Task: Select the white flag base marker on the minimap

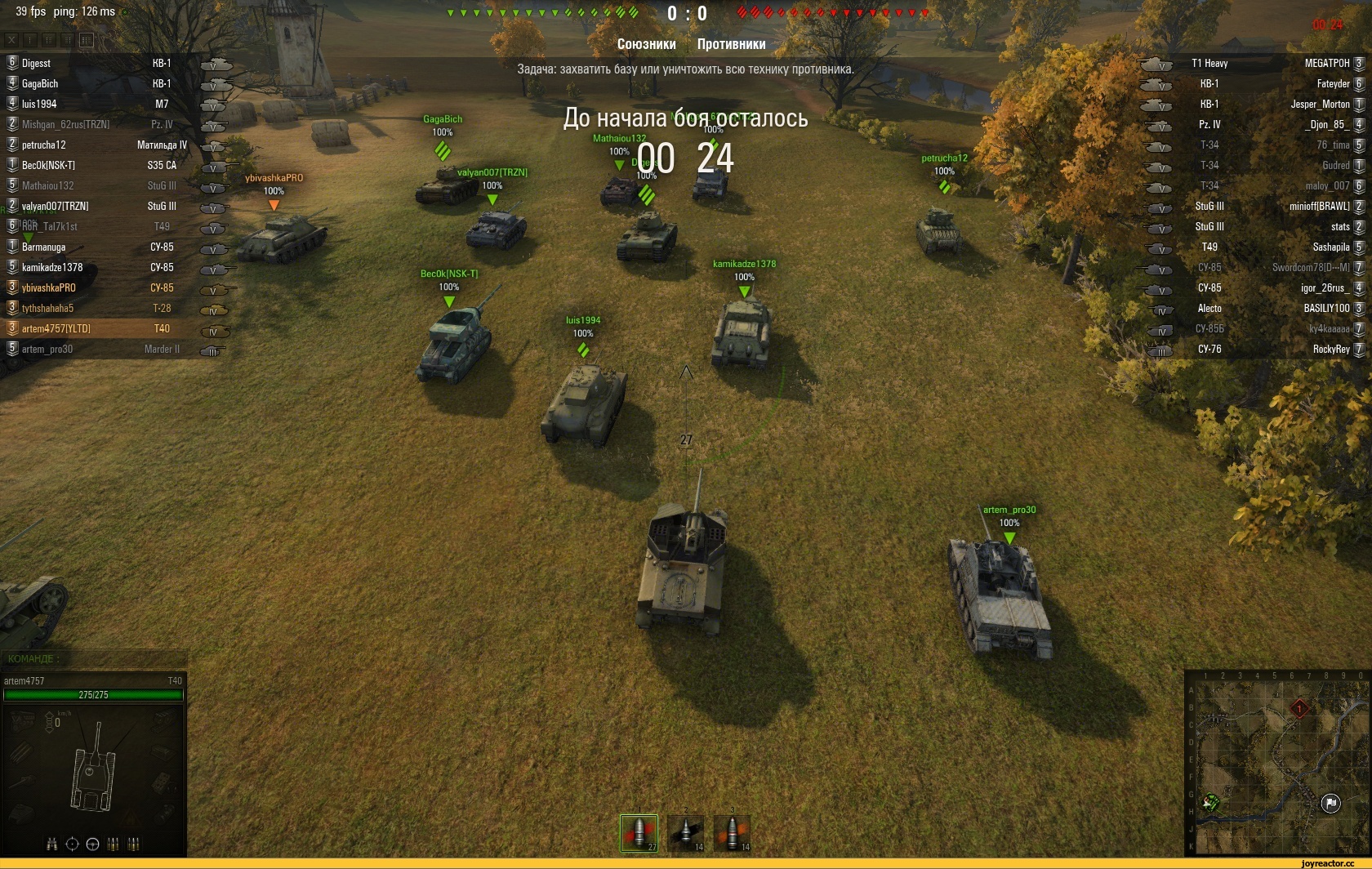Action: pos(1330,804)
